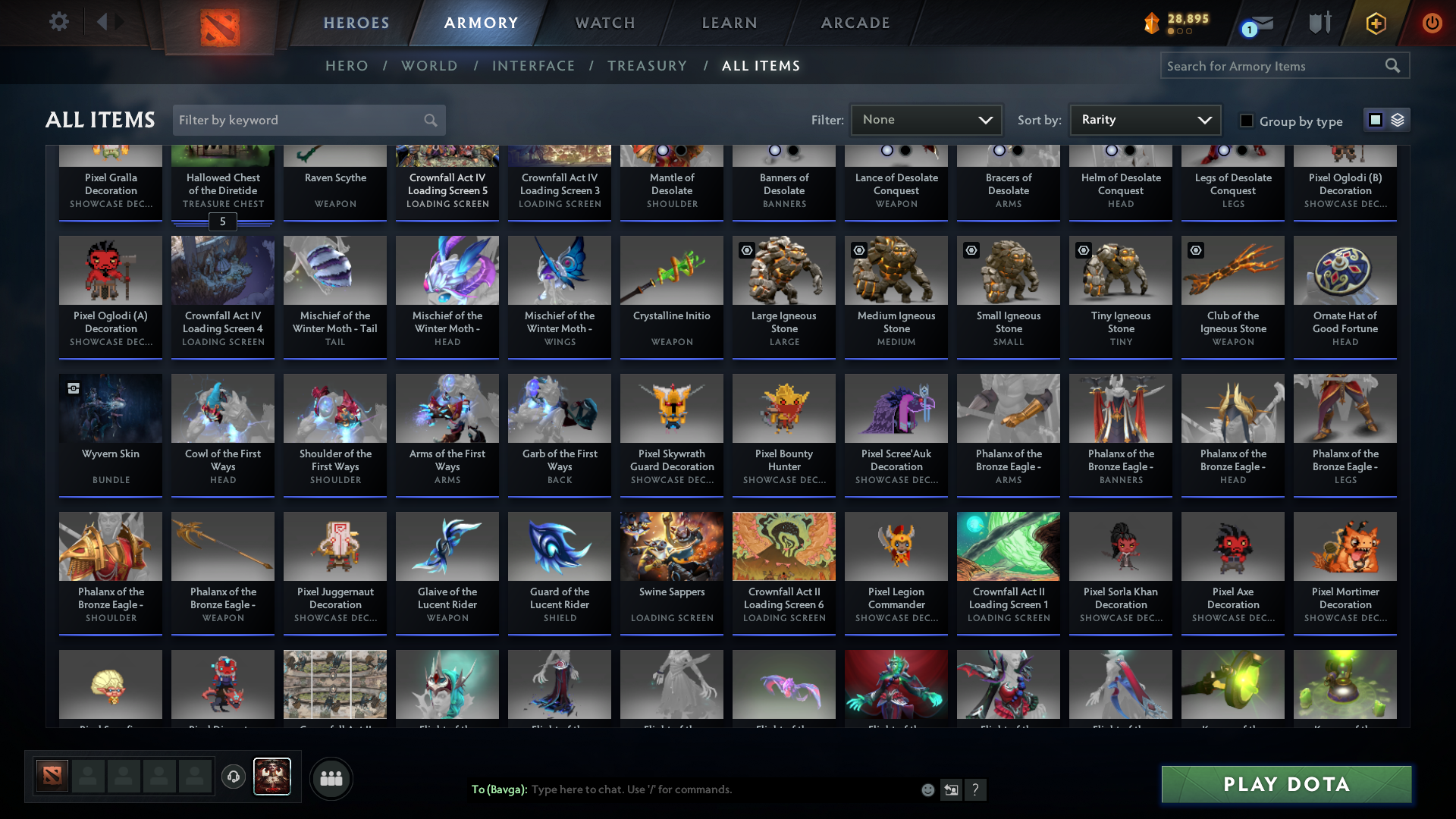Click the emoticon smiley in the chat bar
The height and width of the screenshot is (819, 1456).
coord(927,789)
